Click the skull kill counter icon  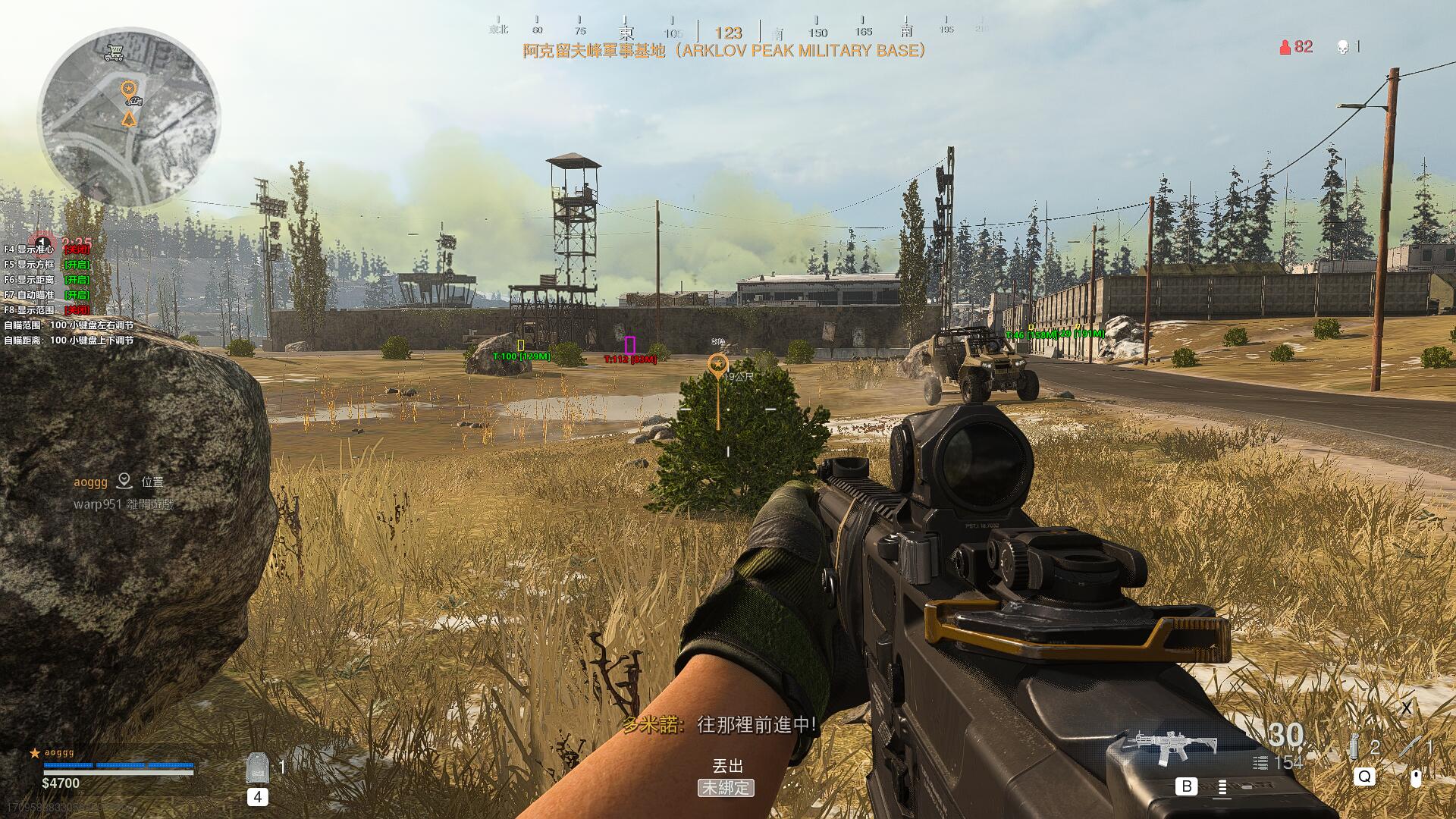[x=1342, y=47]
